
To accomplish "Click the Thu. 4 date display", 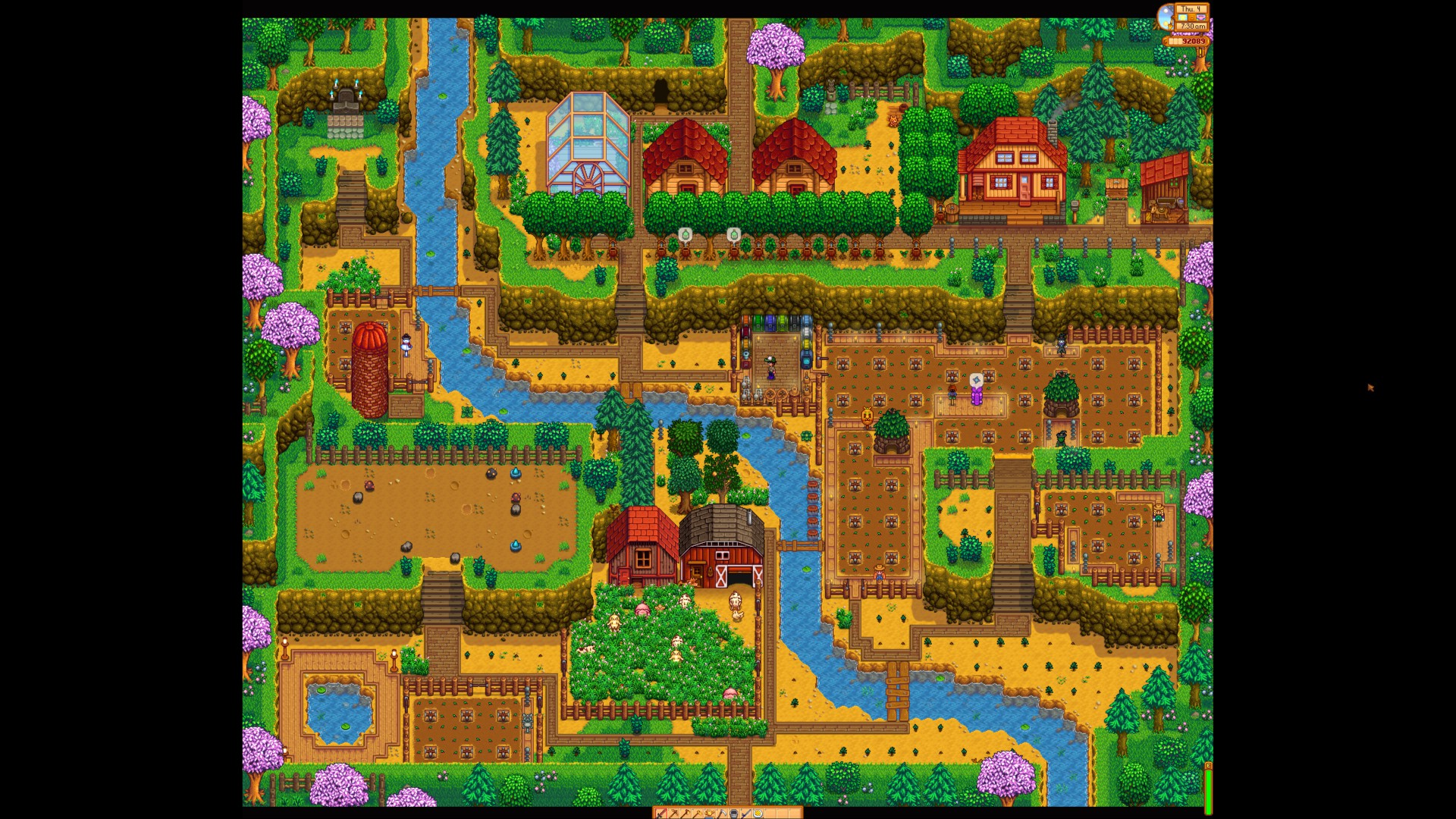I will (1192, 9).
